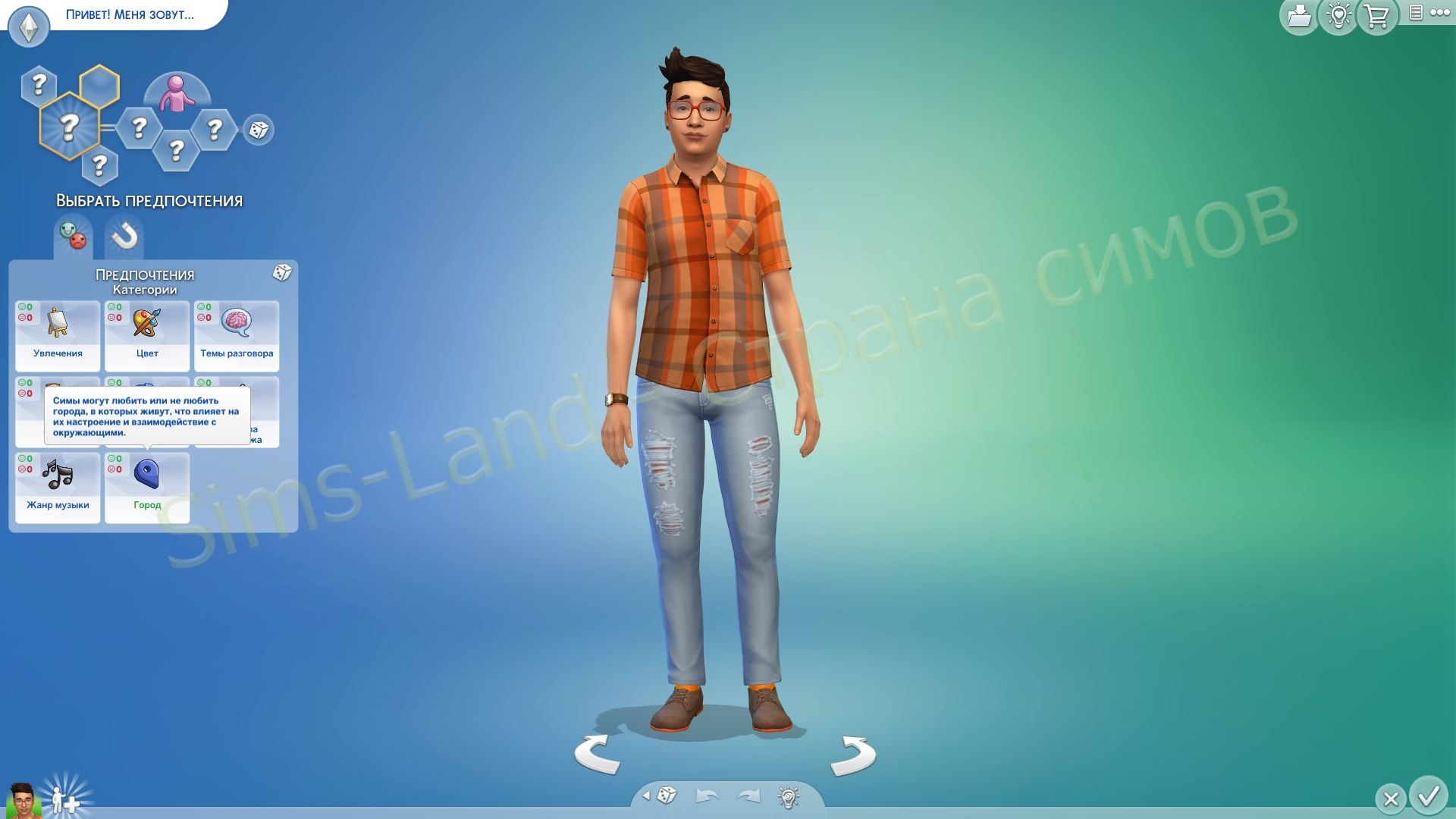Add a new Sim with the plus icon
Viewport: 1456px width, 819px height.
65,800
